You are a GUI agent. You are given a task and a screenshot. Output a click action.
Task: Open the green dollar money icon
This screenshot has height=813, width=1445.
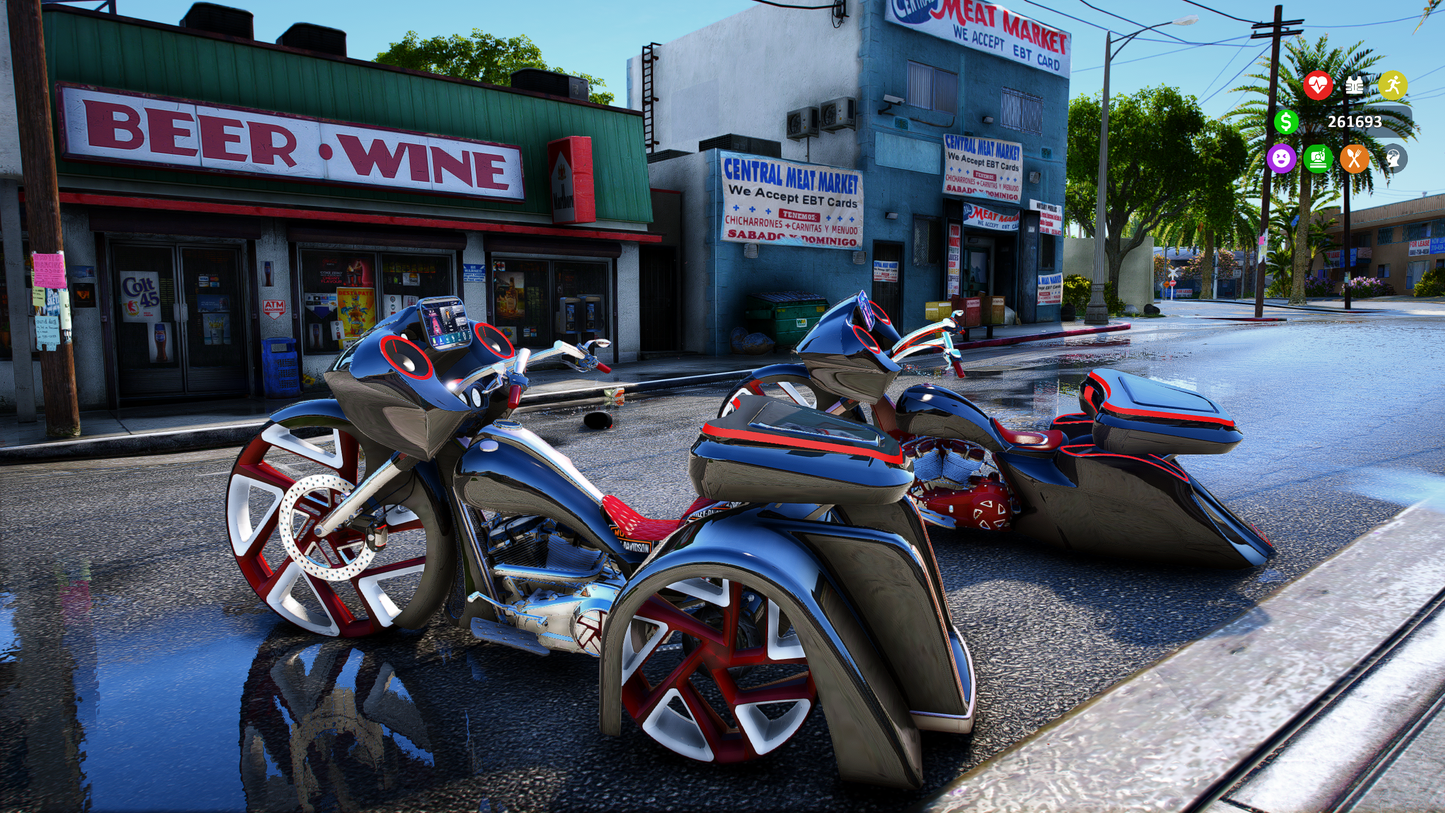[x=1287, y=122]
